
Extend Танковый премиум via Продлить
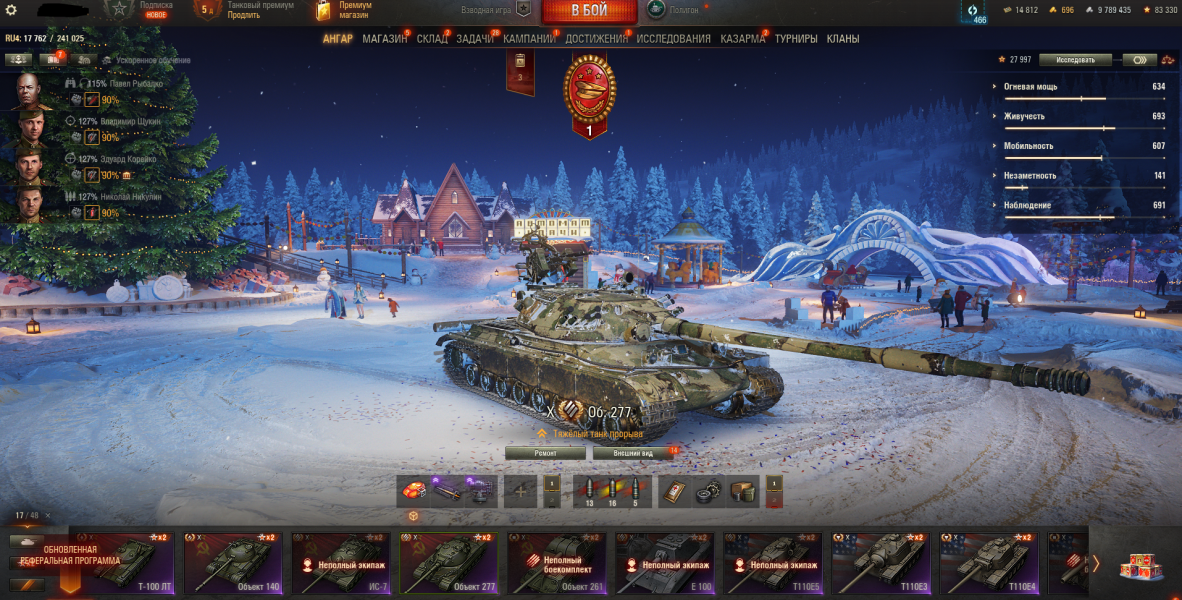(243, 15)
